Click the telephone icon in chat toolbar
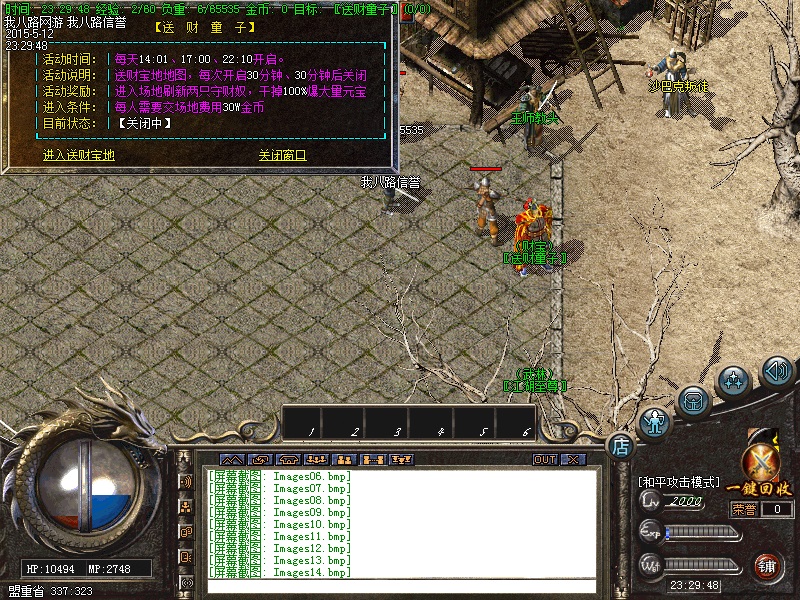800x600 pixels. click(288, 460)
